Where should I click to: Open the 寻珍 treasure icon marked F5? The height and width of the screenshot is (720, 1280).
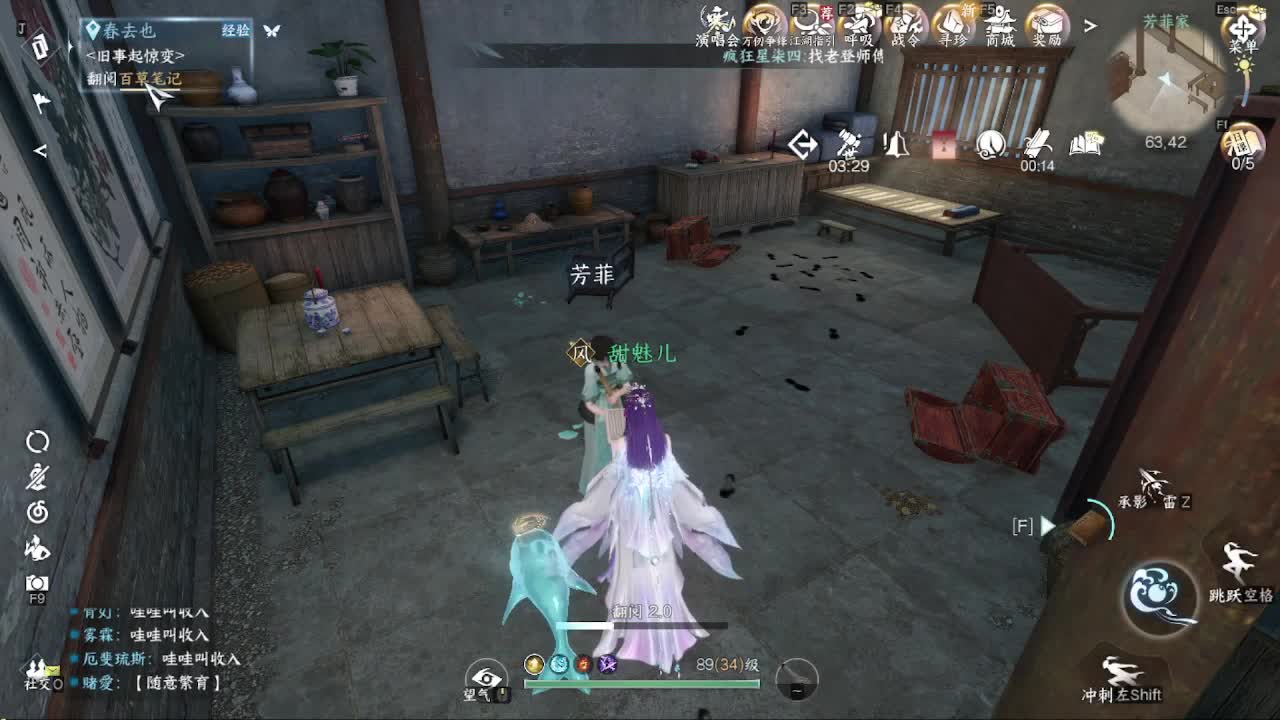pyautogui.click(x=950, y=22)
